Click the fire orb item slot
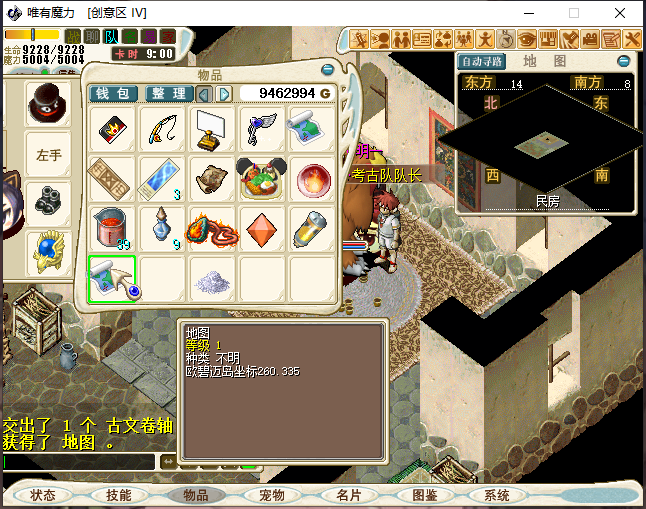Viewport: 646px width, 509px height. [313, 177]
